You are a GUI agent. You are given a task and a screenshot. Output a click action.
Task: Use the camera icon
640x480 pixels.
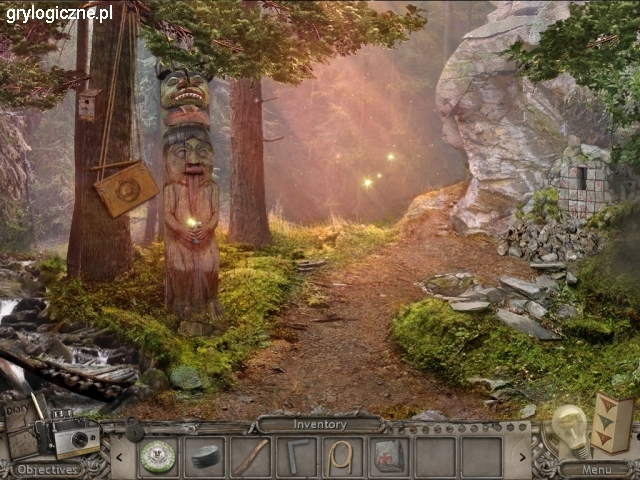point(76,438)
